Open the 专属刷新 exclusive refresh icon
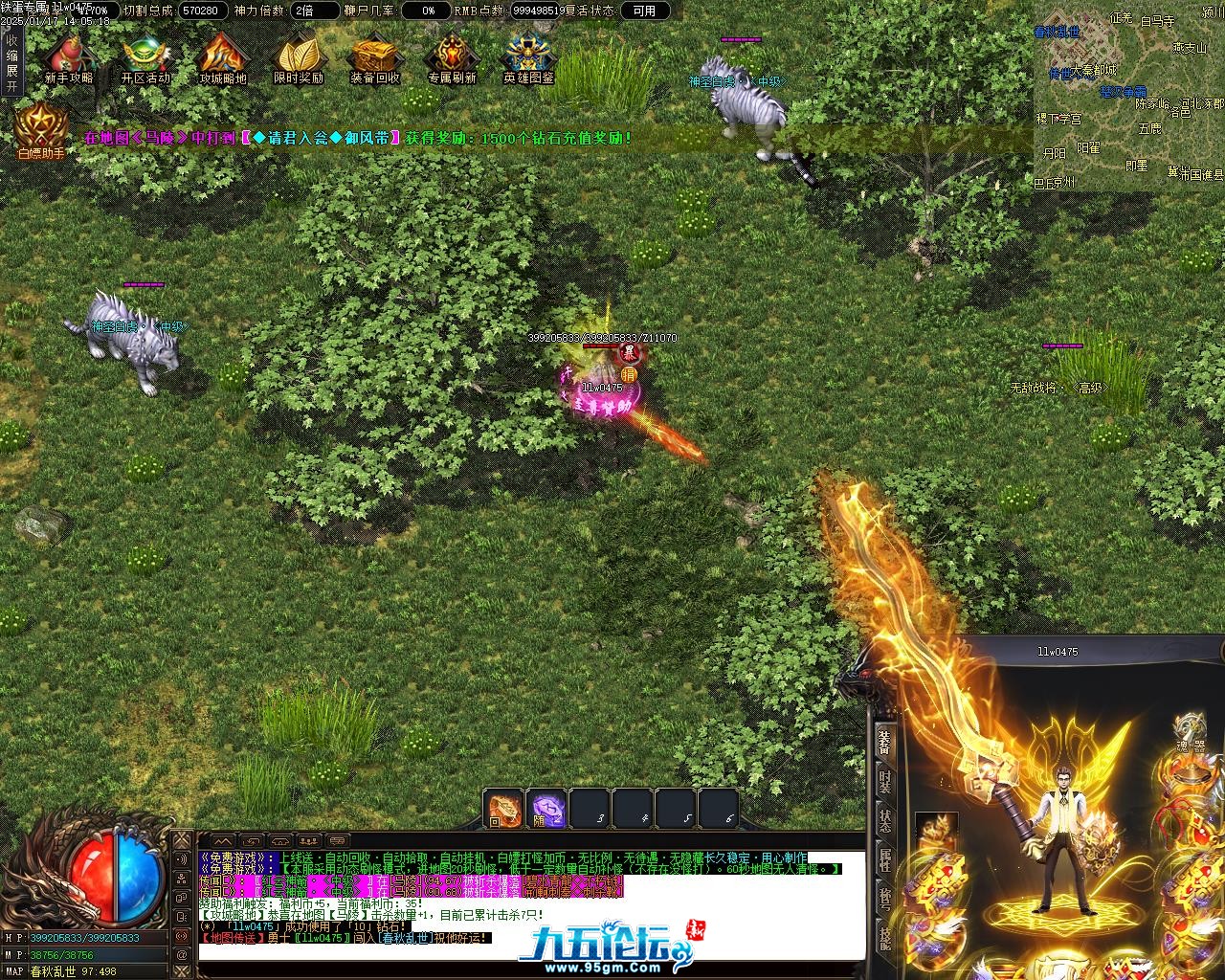 [x=452, y=57]
